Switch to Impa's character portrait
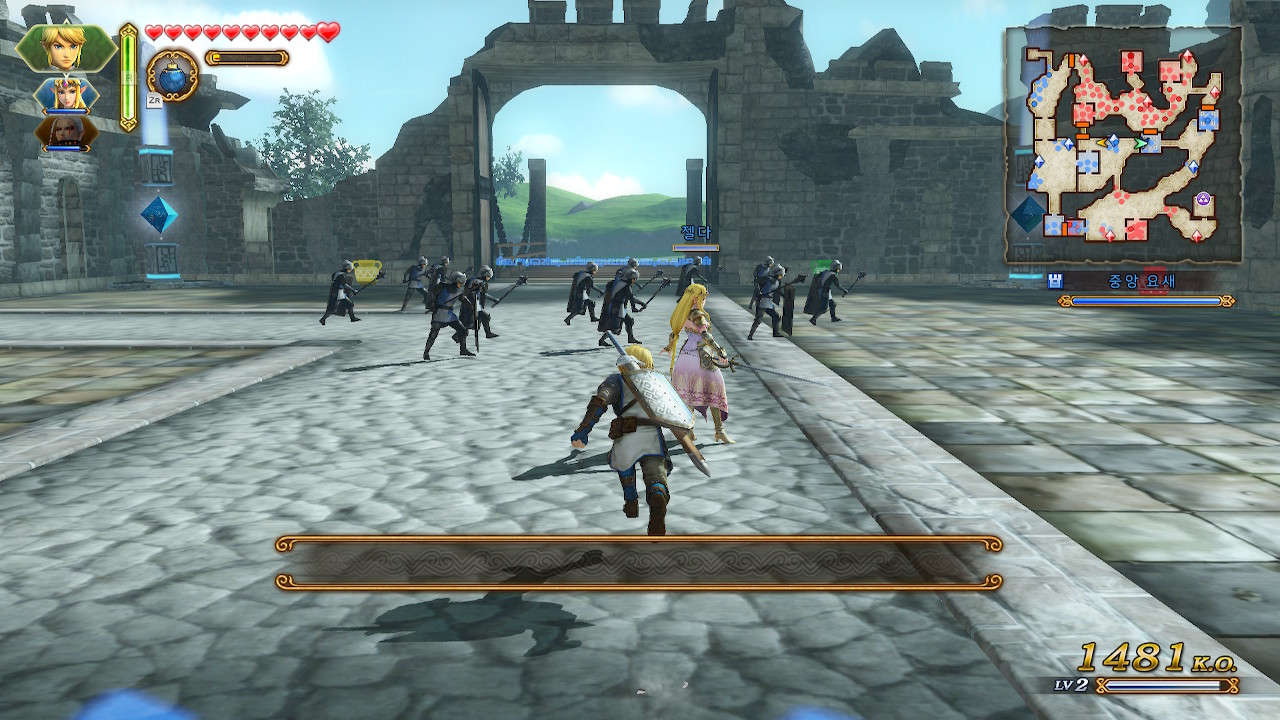The height and width of the screenshot is (720, 1280). pos(66,132)
